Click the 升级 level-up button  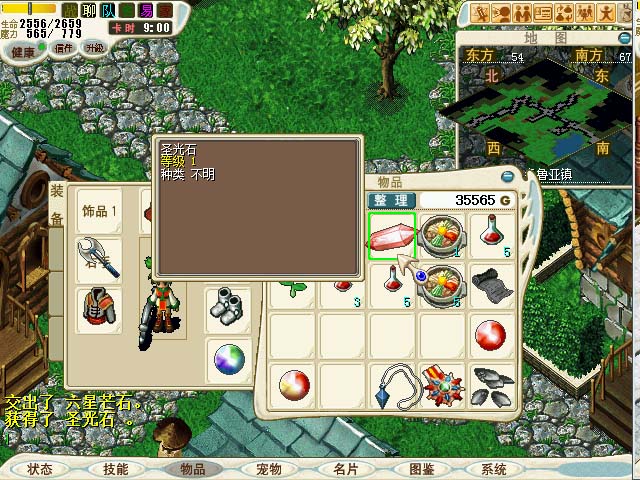click(93, 48)
